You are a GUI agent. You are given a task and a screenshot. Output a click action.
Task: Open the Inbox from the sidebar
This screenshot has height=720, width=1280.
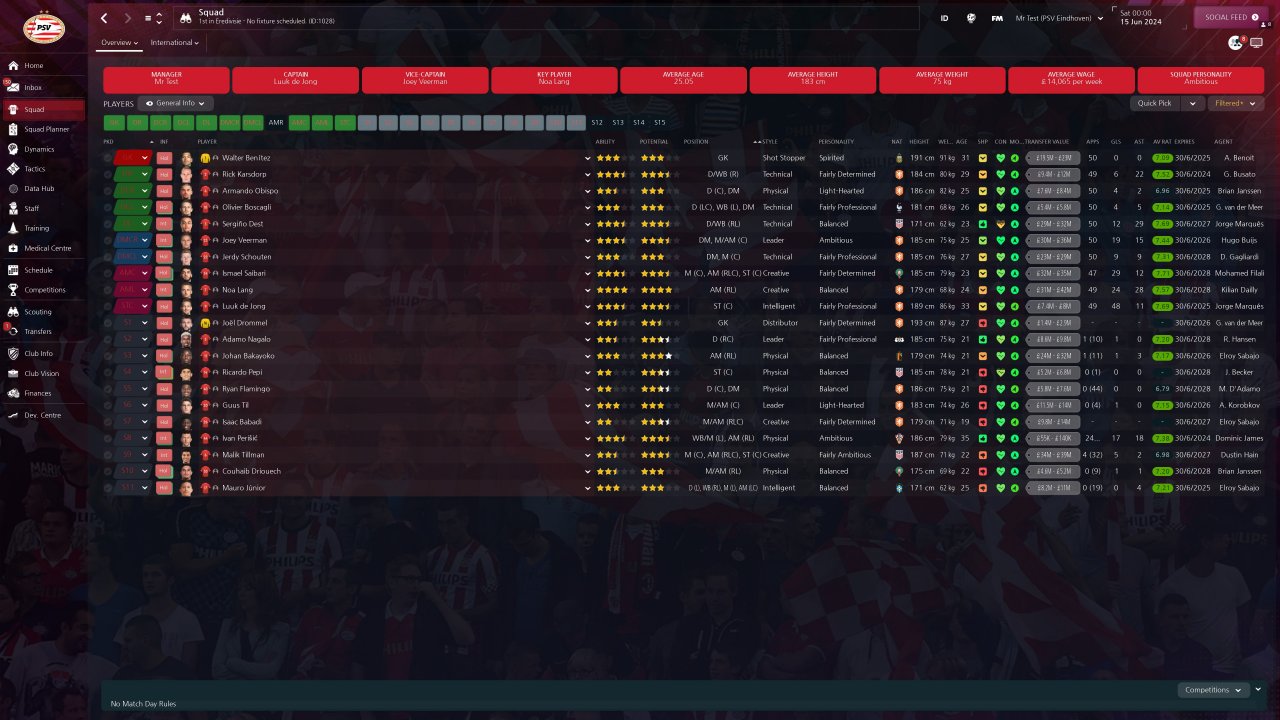click(33, 88)
